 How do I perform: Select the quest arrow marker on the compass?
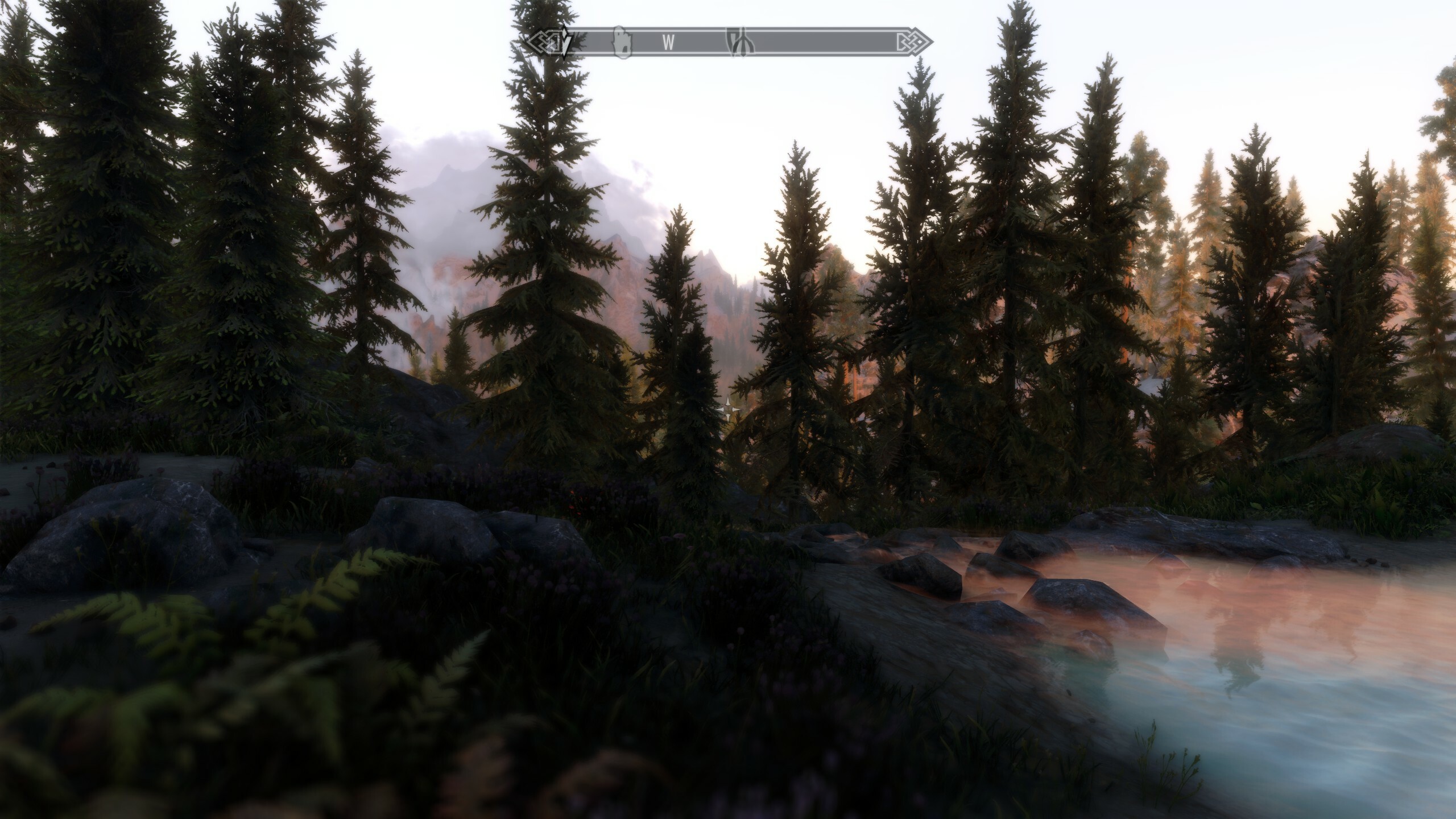[x=564, y=42]
